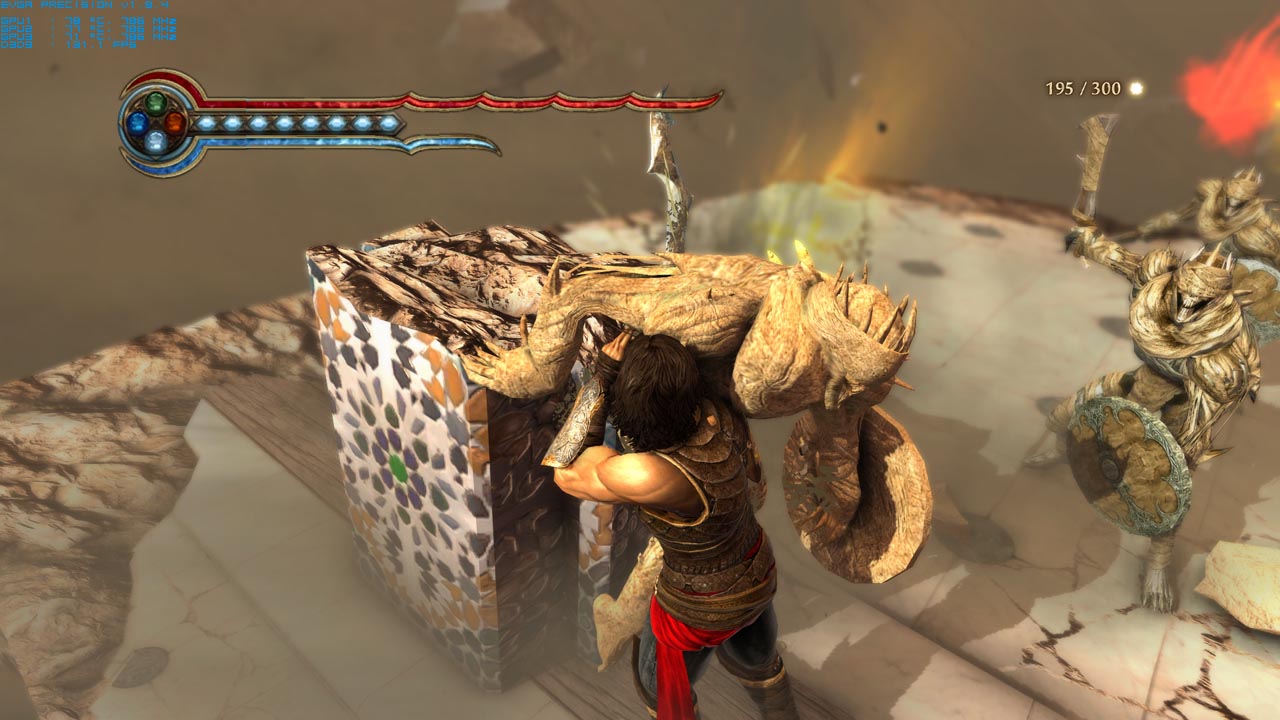Screen dimensions: 1280x720
Task: Select the green stone power orb
Action: point(156,102)
